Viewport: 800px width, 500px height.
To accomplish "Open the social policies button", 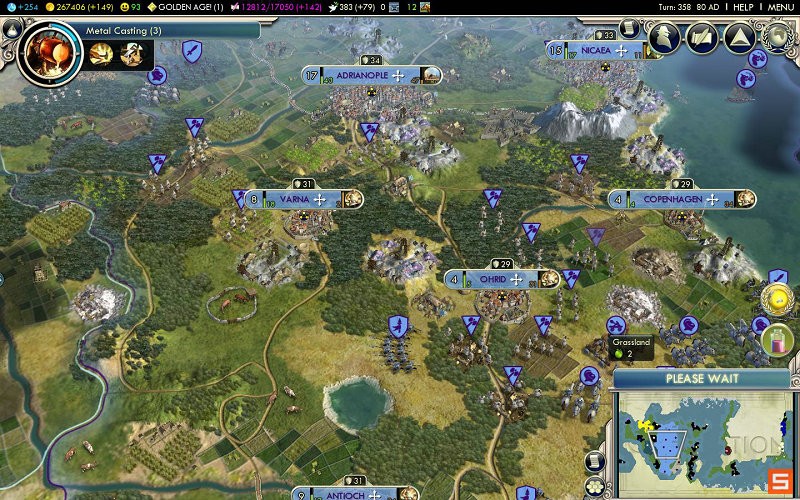I will (x=701, y=38).
